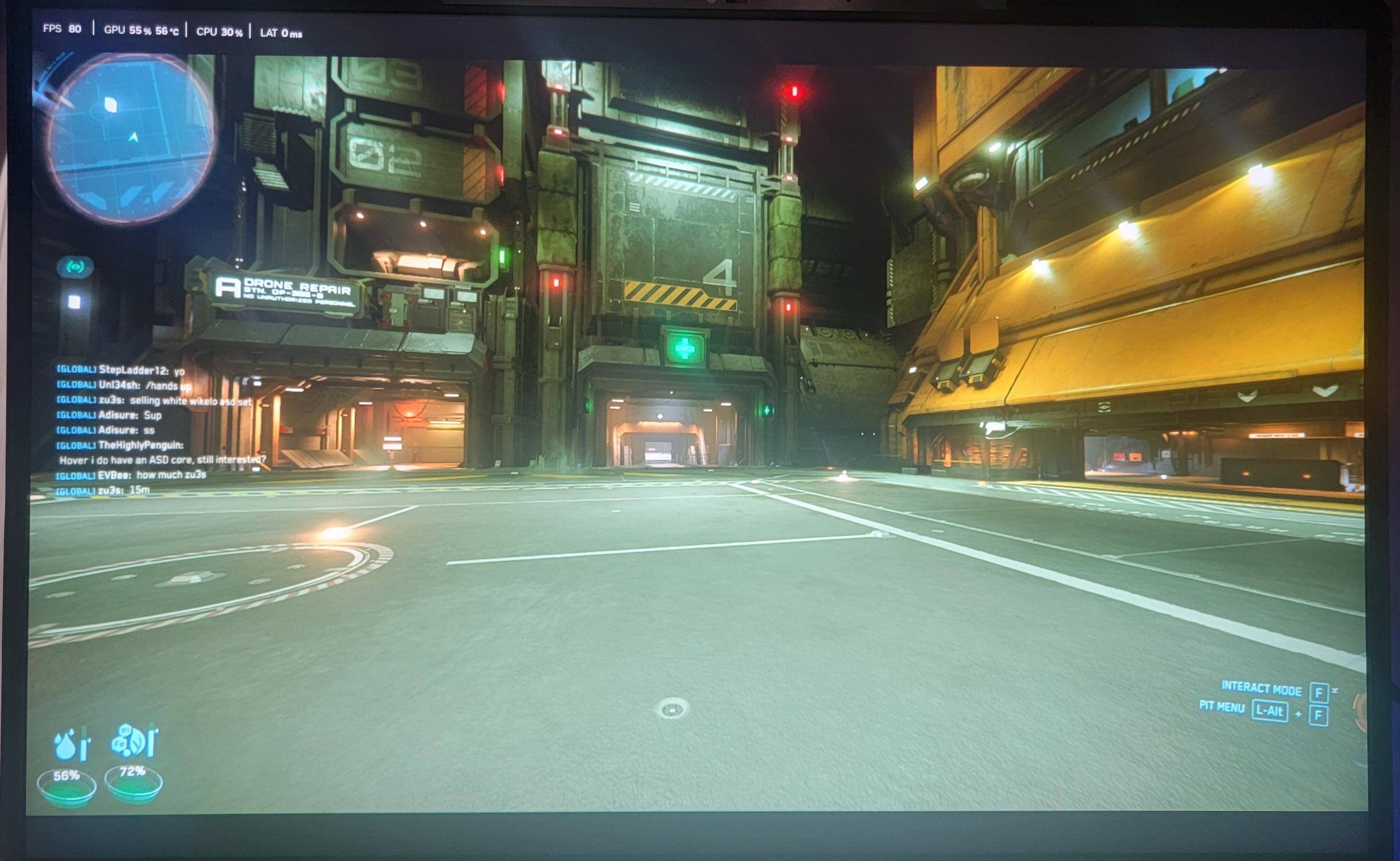This screenshot has height=861, width=1400.
Task: Select EVBee's "how much zu3s" message
Action: tap(131, 475)
